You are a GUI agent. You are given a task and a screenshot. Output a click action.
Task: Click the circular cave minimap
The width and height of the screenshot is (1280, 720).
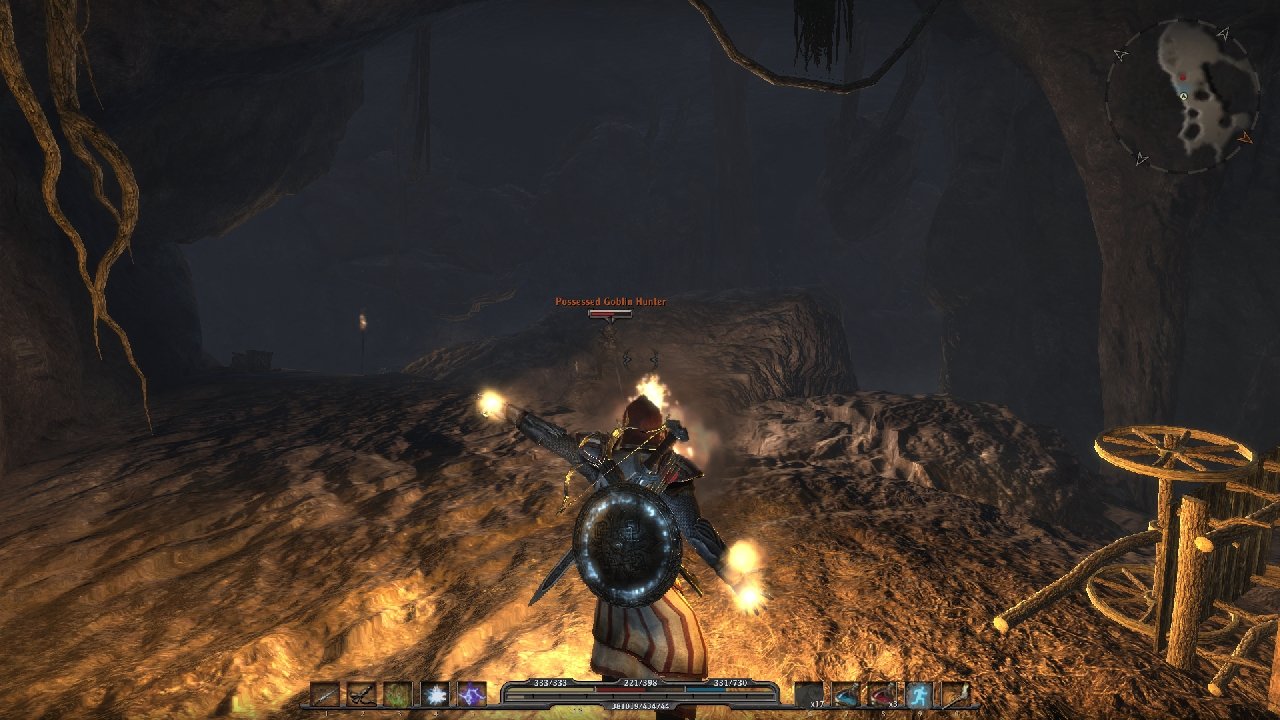pos(1180,96)
